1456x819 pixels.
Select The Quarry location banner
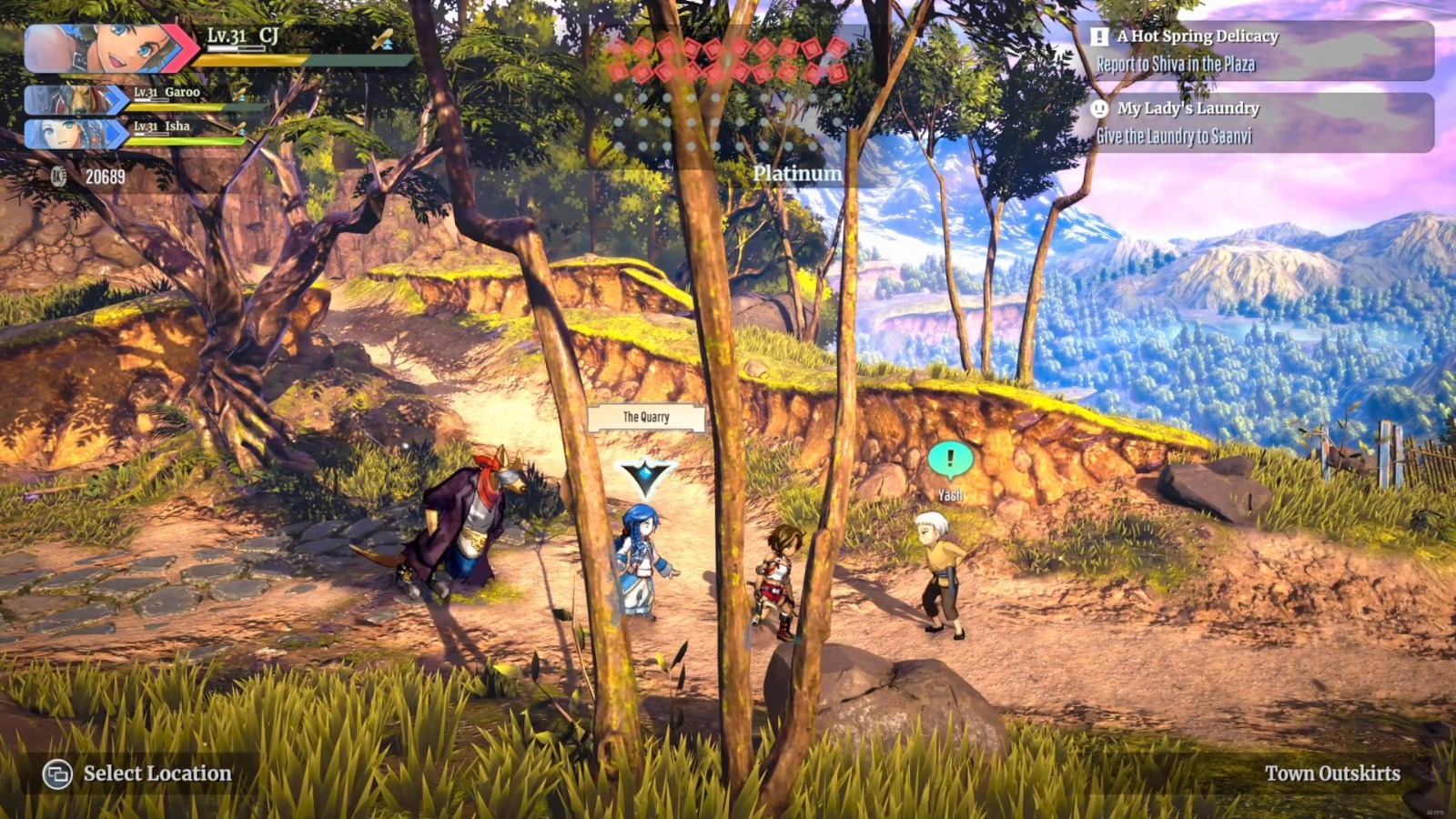[x=644, y=417]
